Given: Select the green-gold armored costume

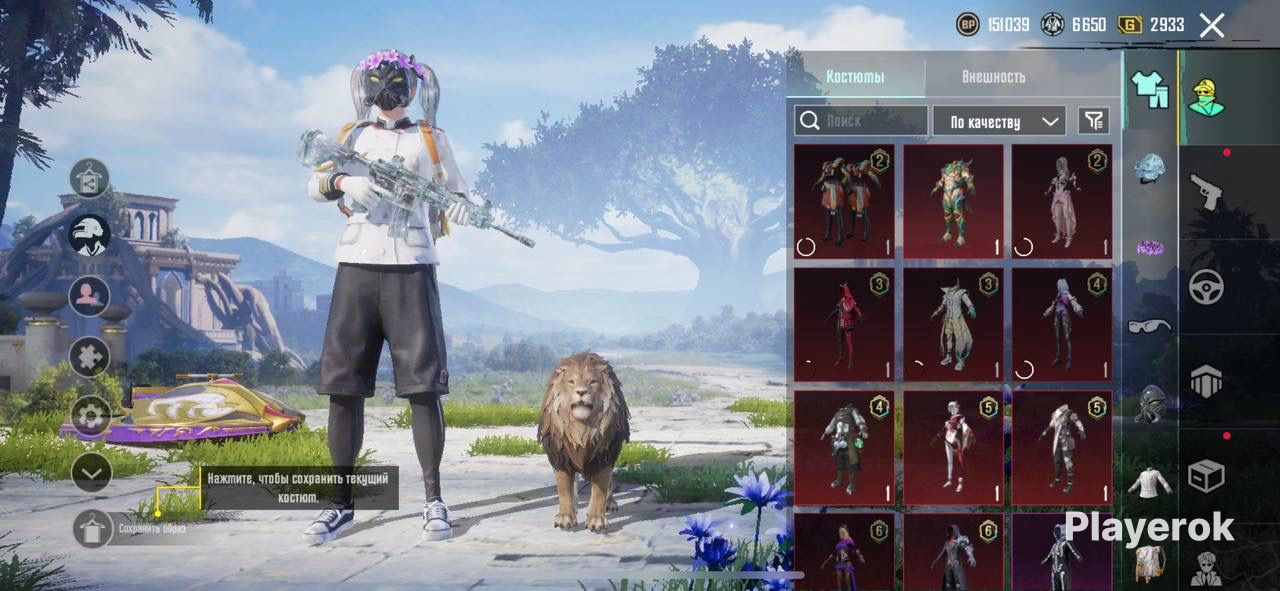Looking at the screenshot, I should (x=953, y=201).
